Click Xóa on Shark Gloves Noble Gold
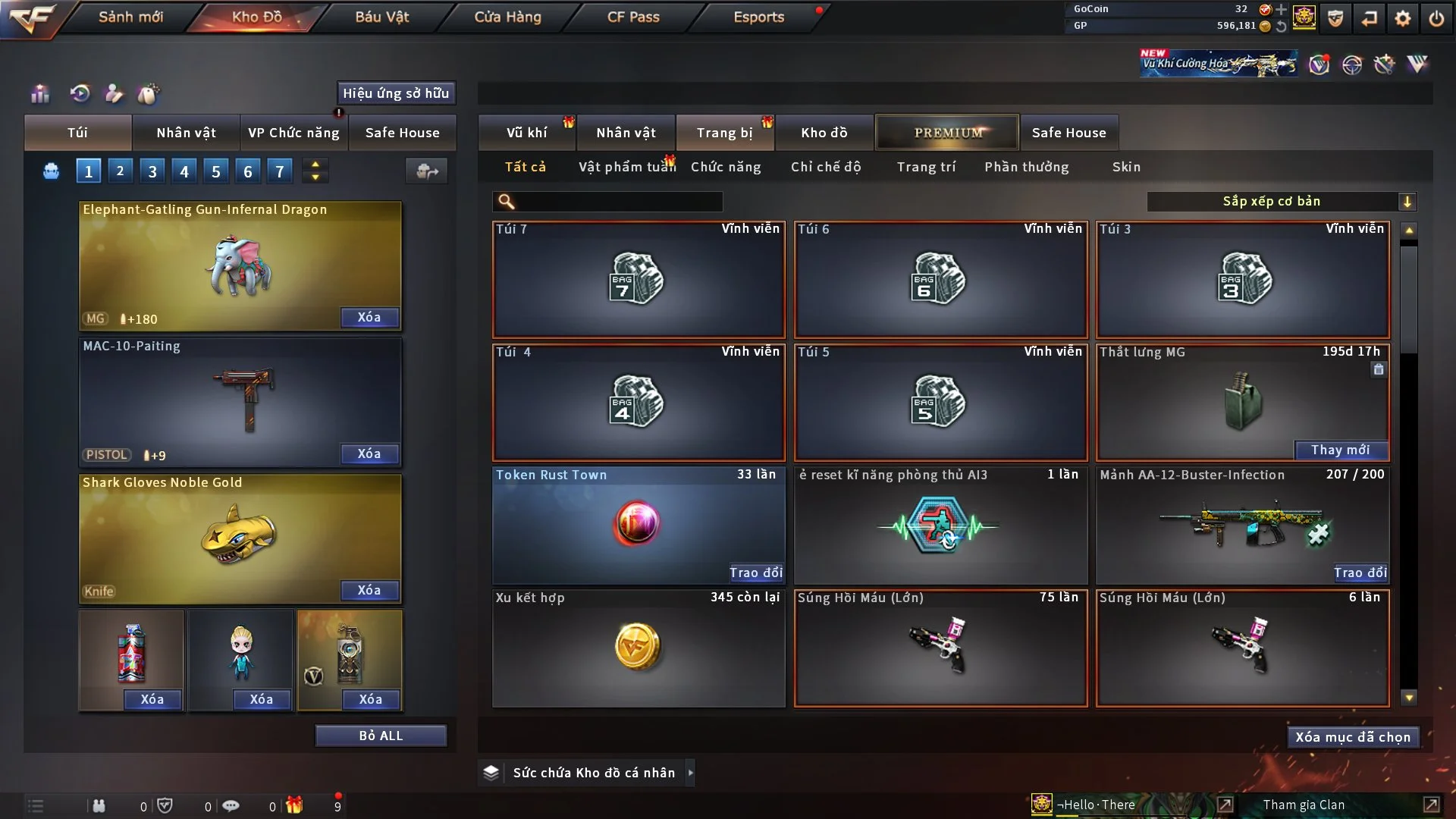This screenshot has height=819, width=1456. tap(369, 590)
